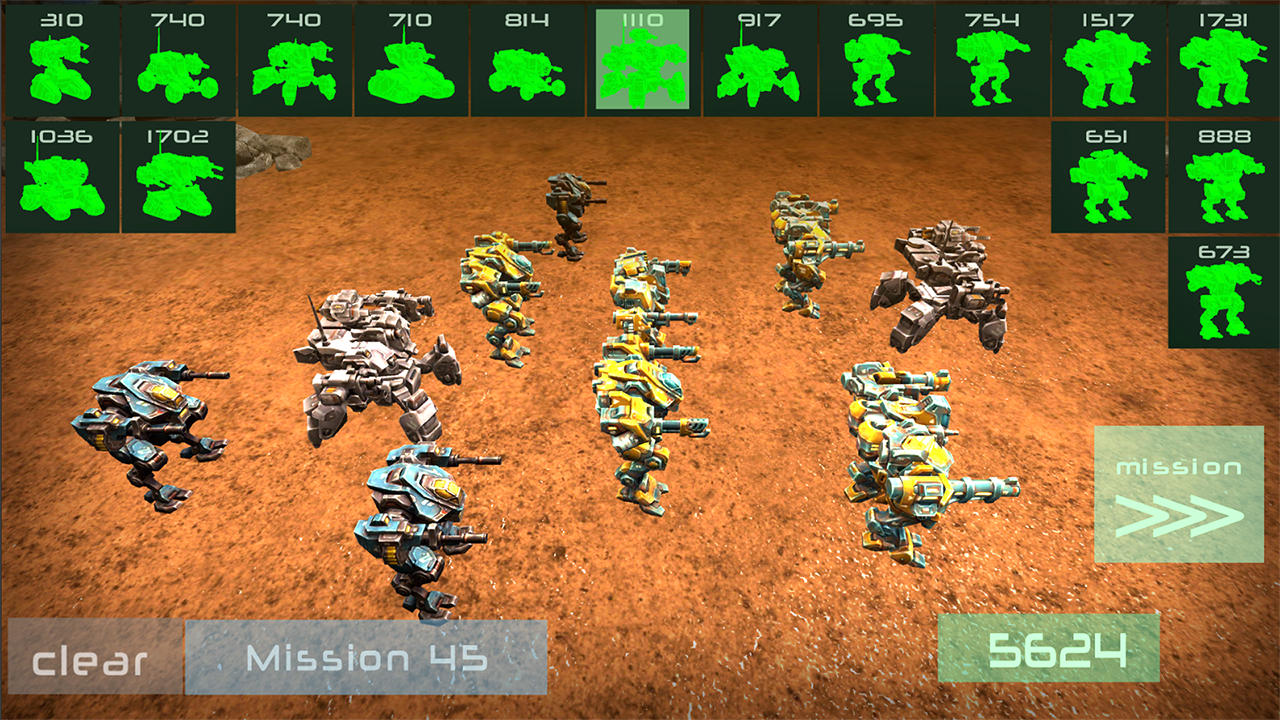This screenshot has height=720, width=1280.
Task: Select the 1702 cost turret unit
Action: [x=179, y=175]
